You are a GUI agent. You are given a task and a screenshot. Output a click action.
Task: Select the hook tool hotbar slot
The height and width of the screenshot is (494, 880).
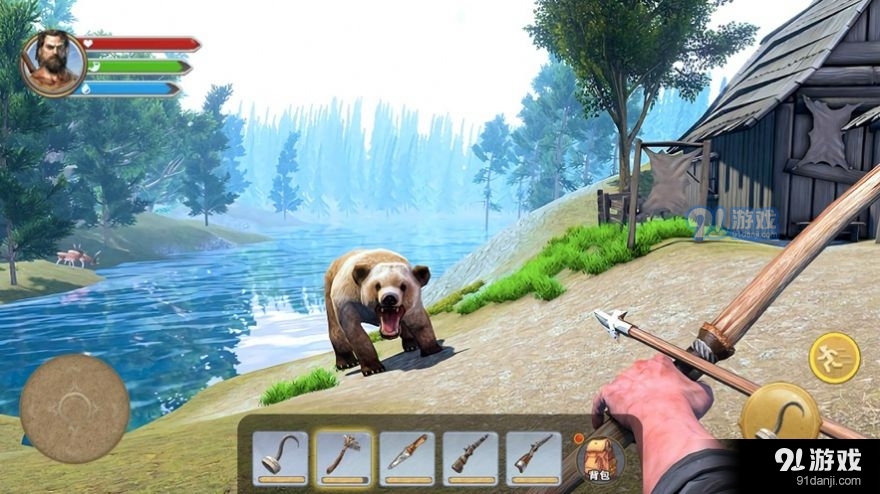click(x=280, y=457)
